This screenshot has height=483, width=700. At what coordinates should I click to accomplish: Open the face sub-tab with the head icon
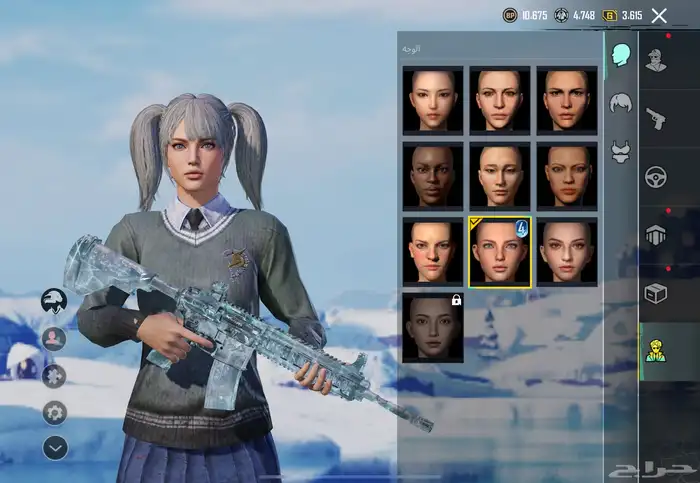tap(620, 54)
